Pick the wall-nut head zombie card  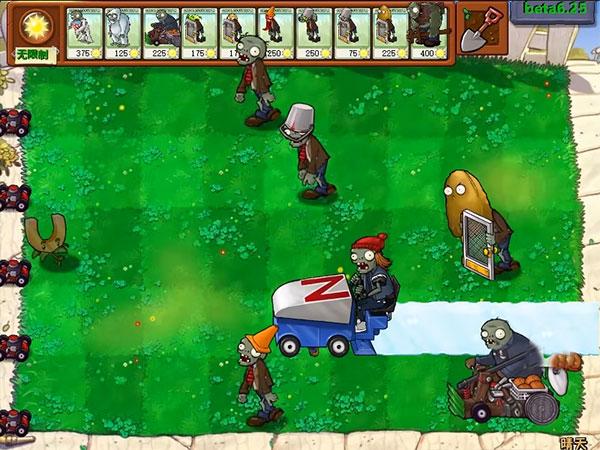[390, 32]
